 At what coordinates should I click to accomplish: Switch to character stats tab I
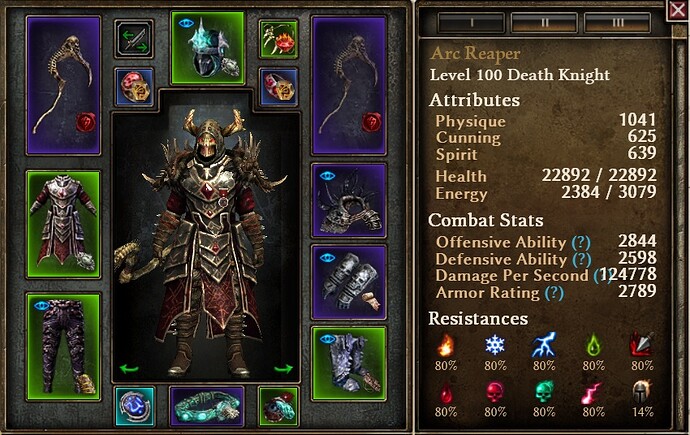pos(469,20)
